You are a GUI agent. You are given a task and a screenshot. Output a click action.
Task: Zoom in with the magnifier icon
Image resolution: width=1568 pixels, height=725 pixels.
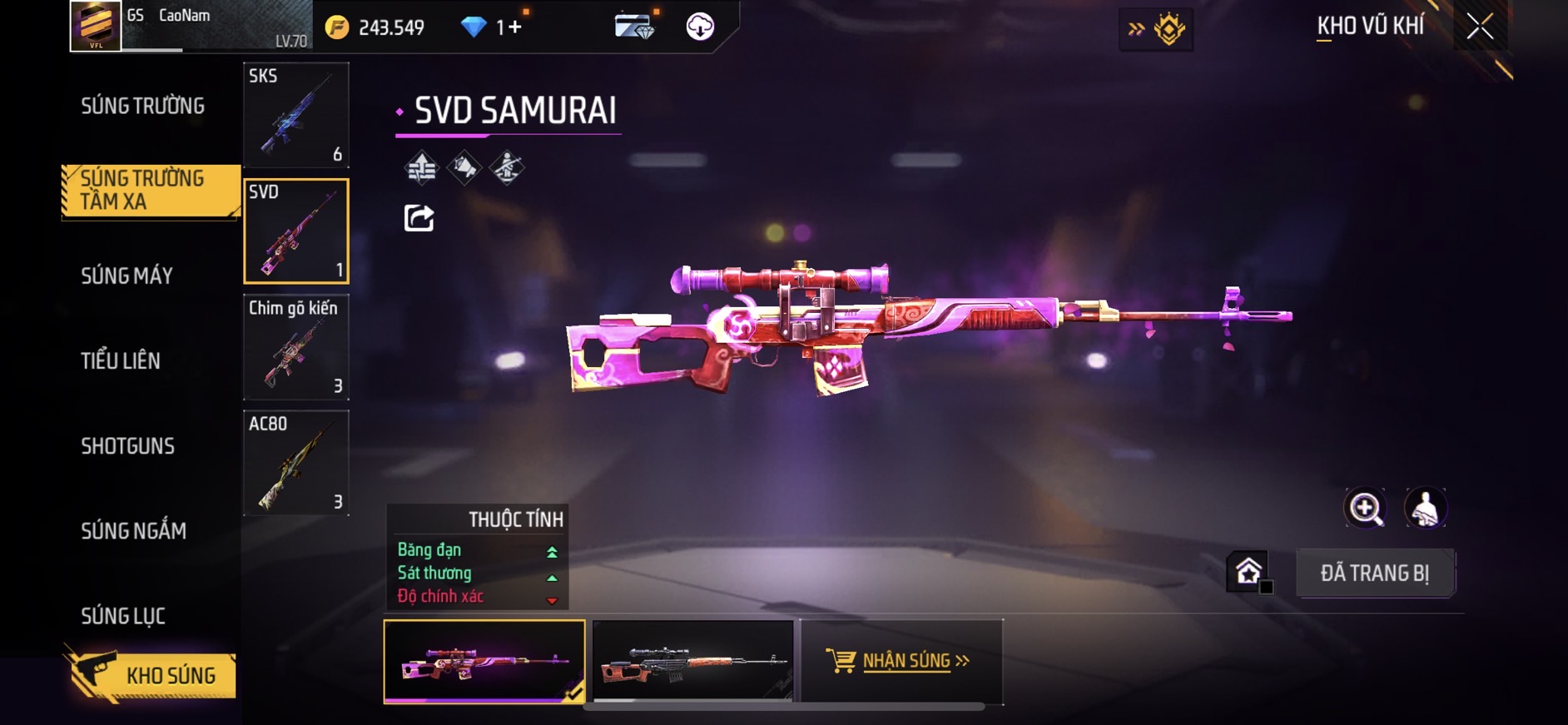(x=1365, y=508)
